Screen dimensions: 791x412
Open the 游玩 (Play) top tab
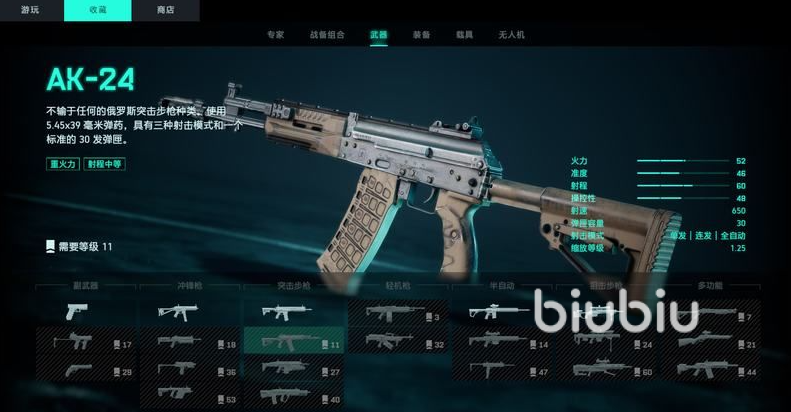pos(31,10)
